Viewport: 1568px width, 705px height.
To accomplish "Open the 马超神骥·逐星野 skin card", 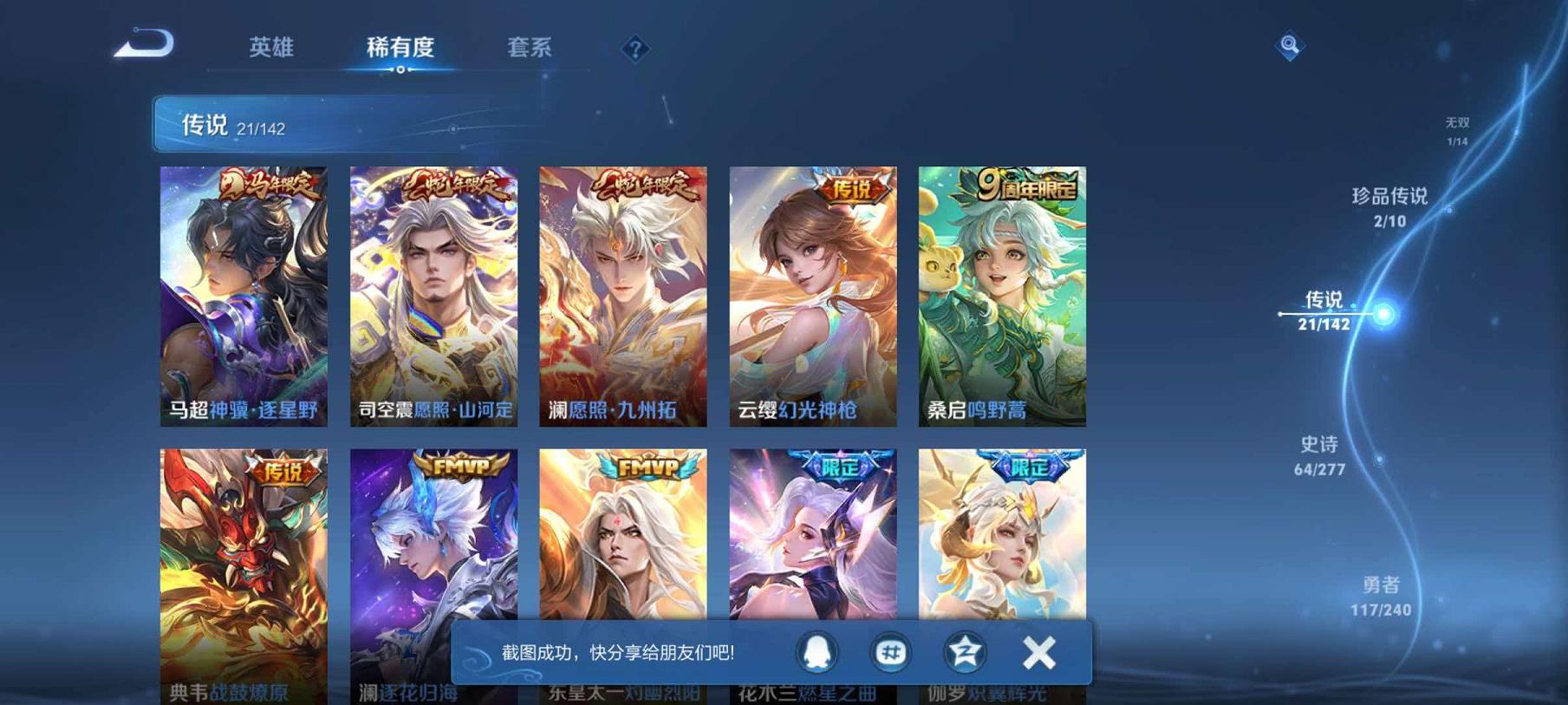I will click(x=244, y=295).
